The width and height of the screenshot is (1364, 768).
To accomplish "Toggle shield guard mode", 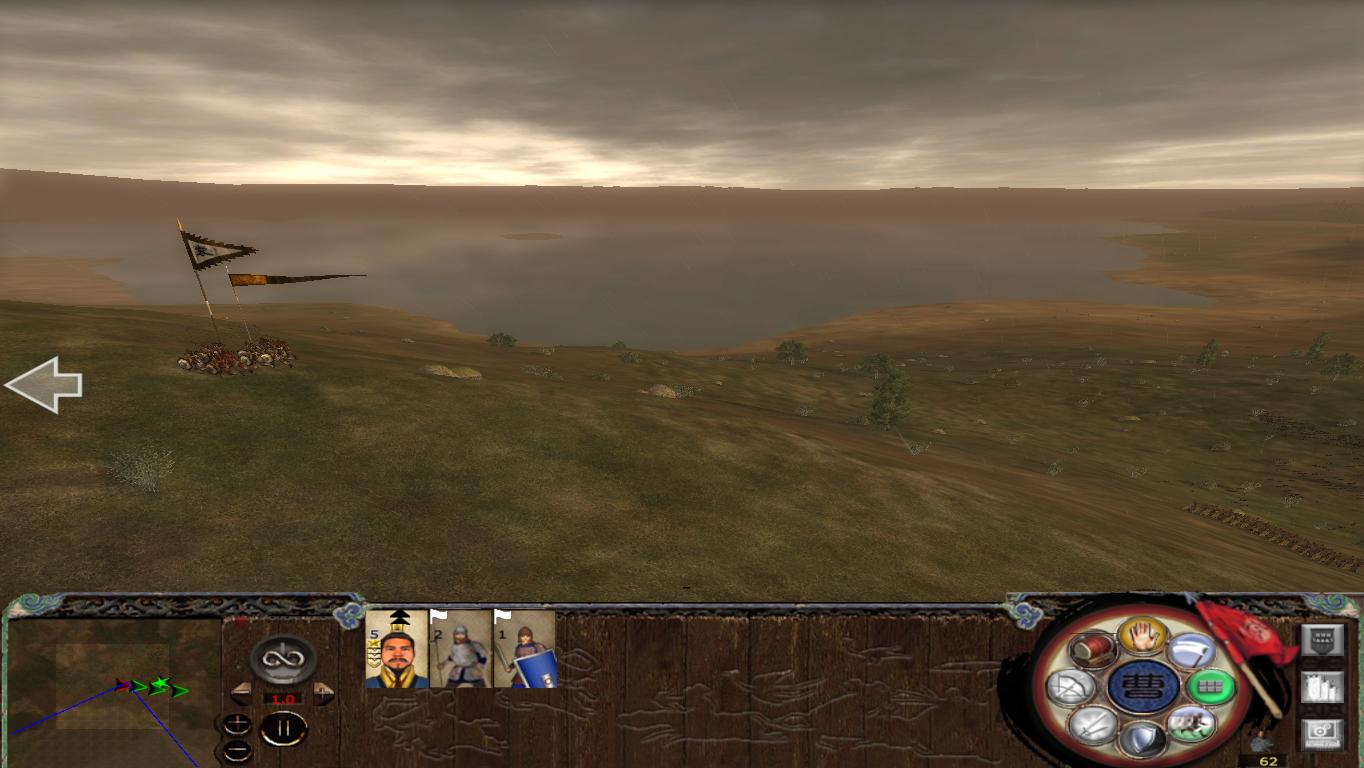I will coord(1144,739).
